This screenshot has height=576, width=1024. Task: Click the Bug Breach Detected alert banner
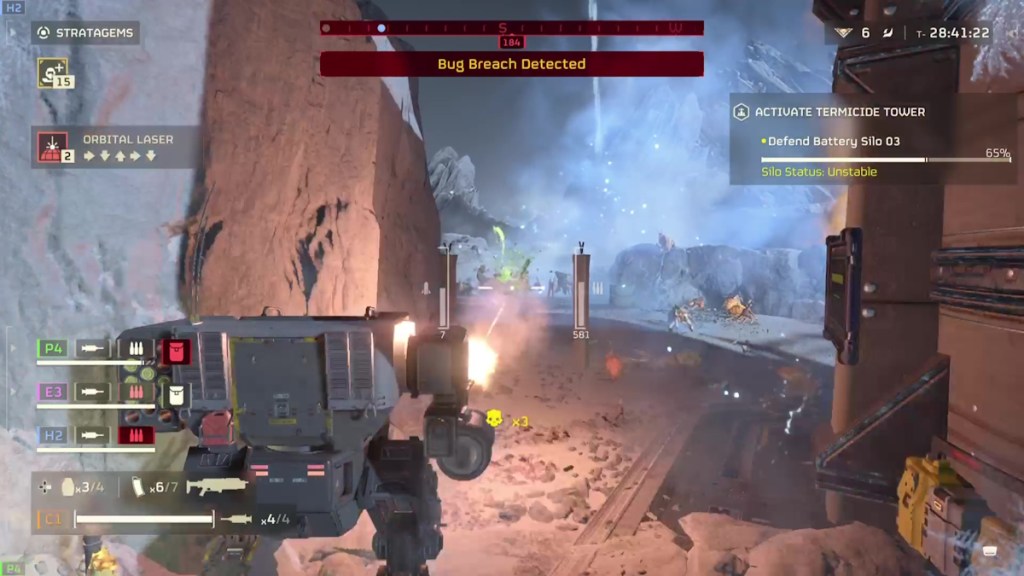pyautogui.click(x=511, y=64)
